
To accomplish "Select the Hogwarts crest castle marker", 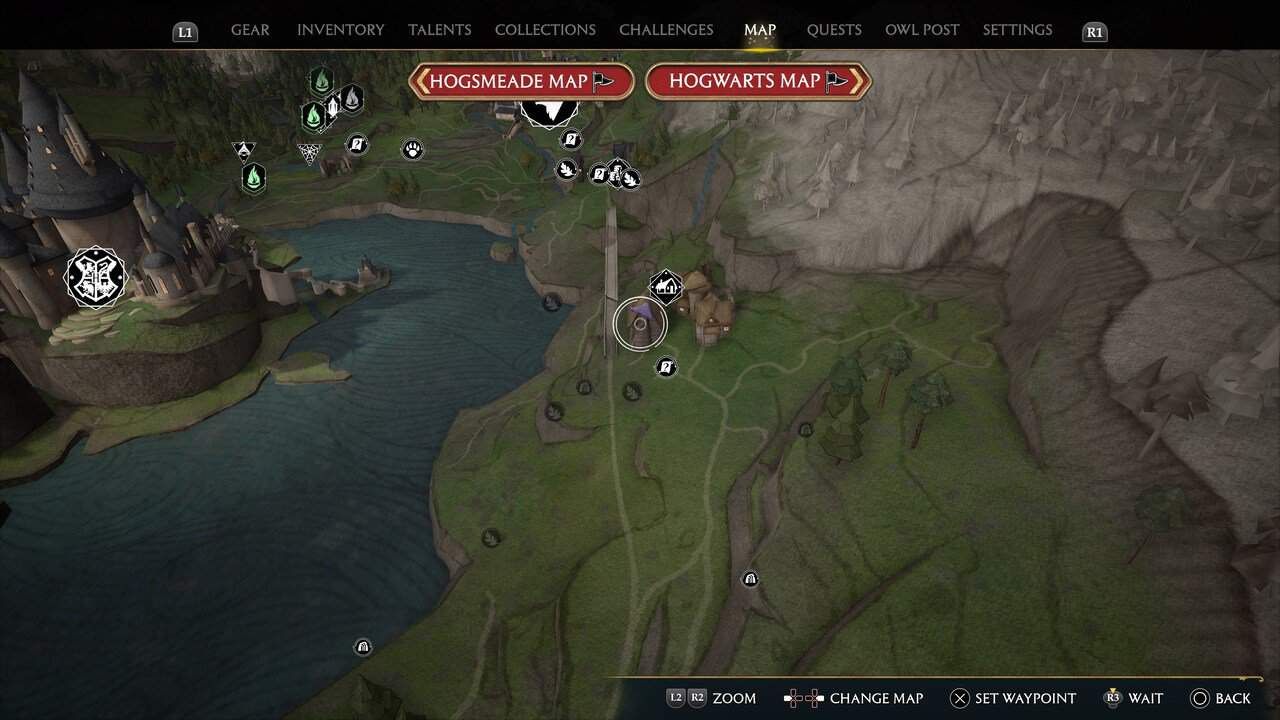I will (x=96, y=277).
